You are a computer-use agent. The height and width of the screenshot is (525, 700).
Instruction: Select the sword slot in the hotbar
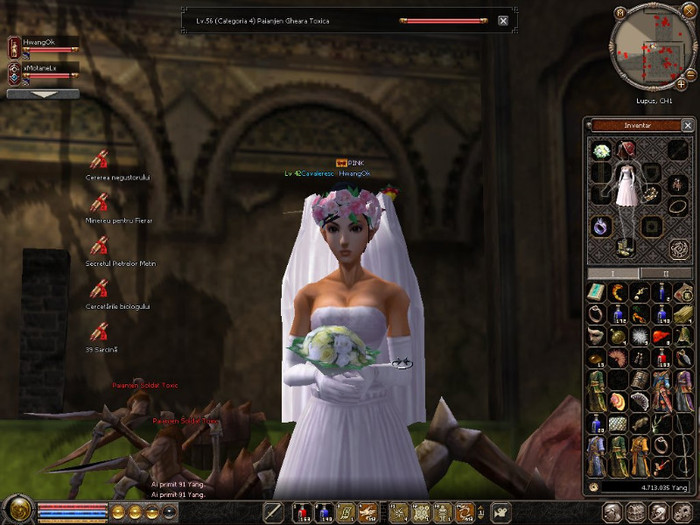(272, 513)
